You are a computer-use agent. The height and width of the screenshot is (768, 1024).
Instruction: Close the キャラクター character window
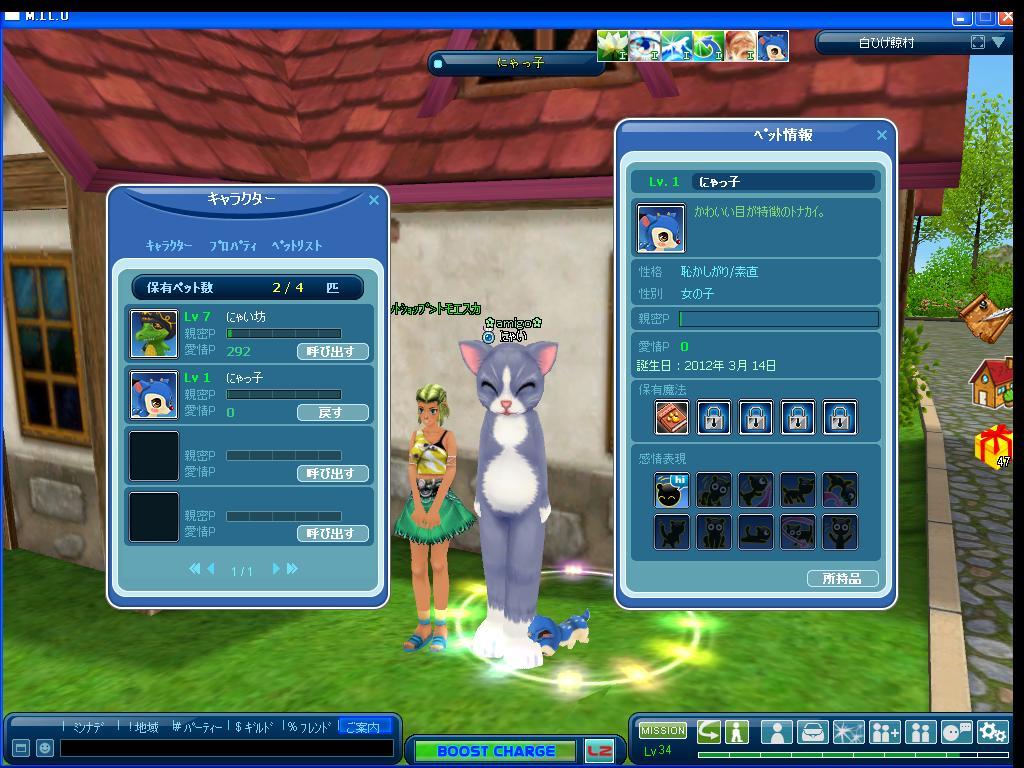(x=374, y=200)
